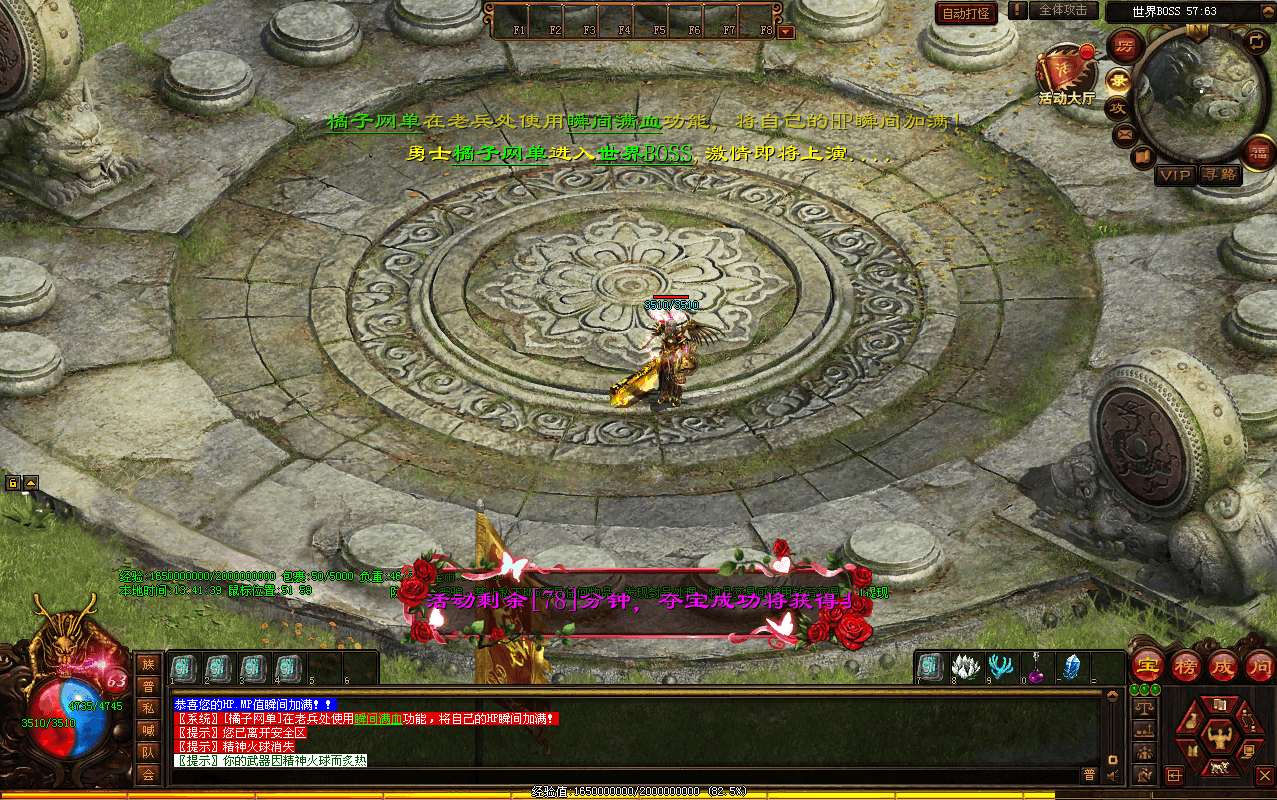This screenshot has width=1277, height=800.
Task: Click the 福 welfare button by the minimap
Action: (x=1257, y=152)
